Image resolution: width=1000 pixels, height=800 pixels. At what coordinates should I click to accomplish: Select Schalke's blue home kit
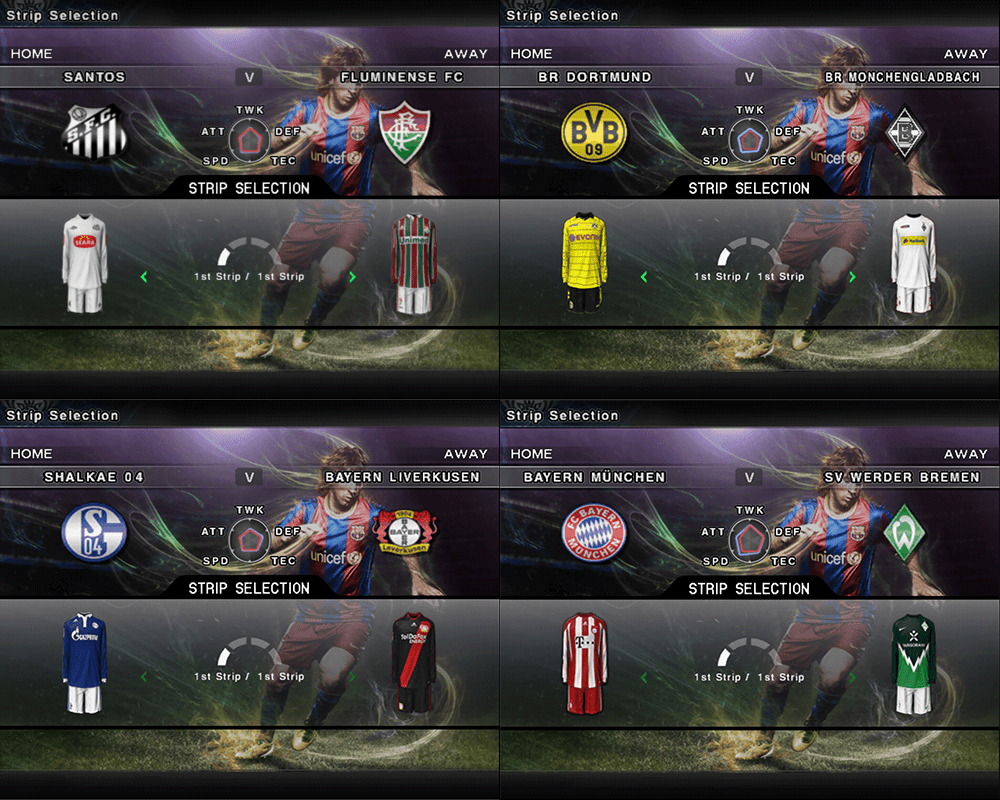point(83,664)
